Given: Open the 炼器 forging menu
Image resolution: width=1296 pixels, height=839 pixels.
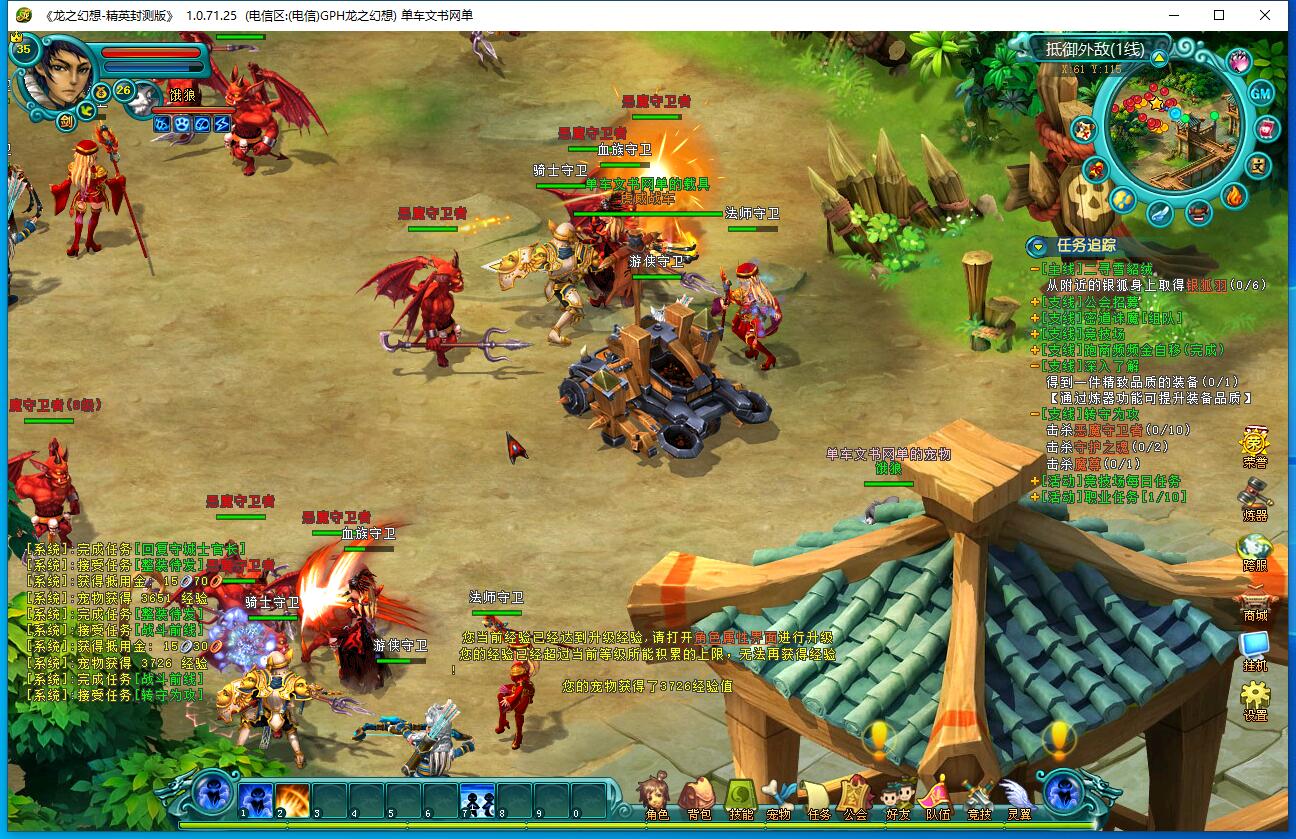Looking at the screenshot, I should pos(1254,498).
